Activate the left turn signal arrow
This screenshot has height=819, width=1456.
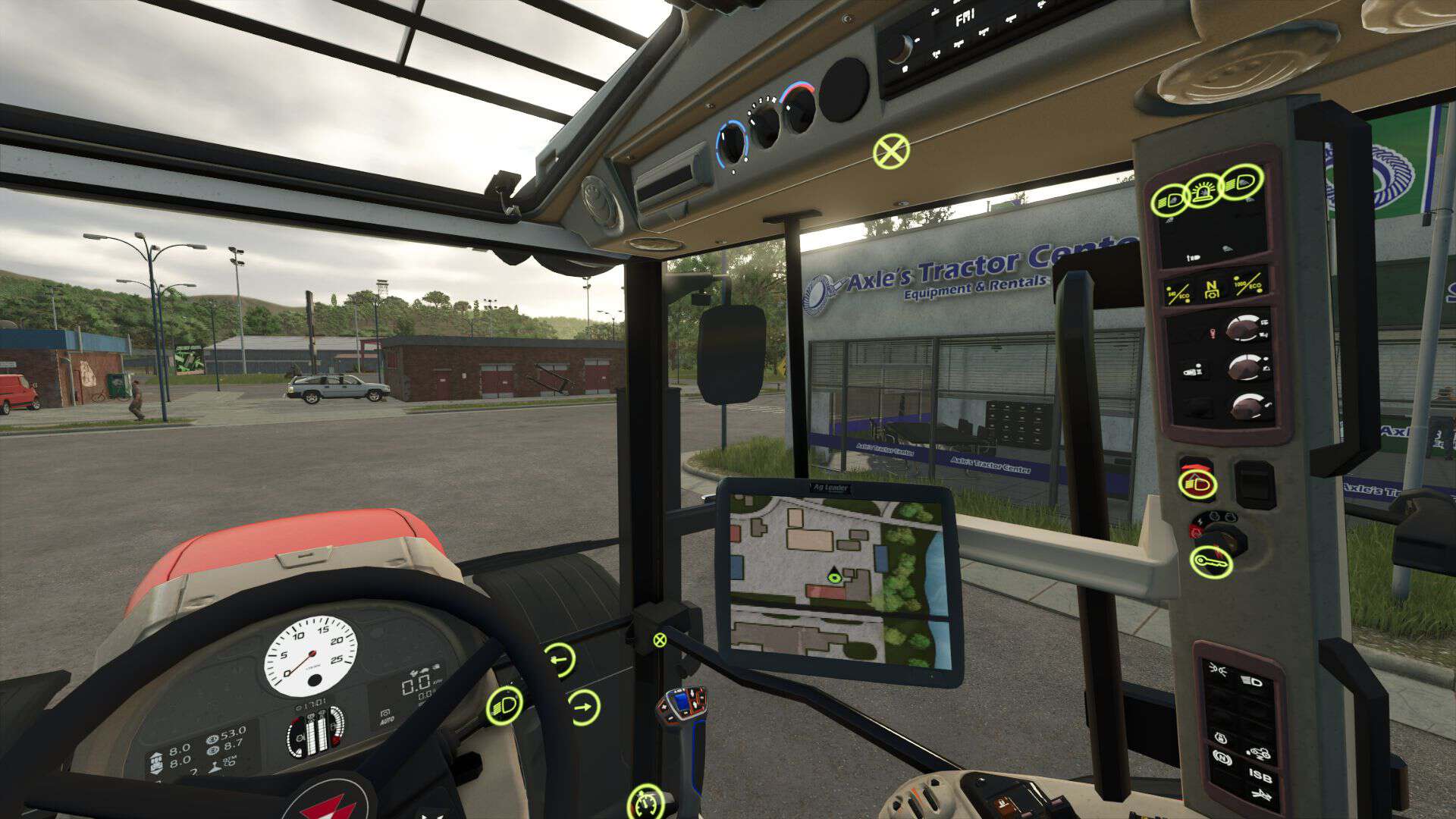(559, 661)
